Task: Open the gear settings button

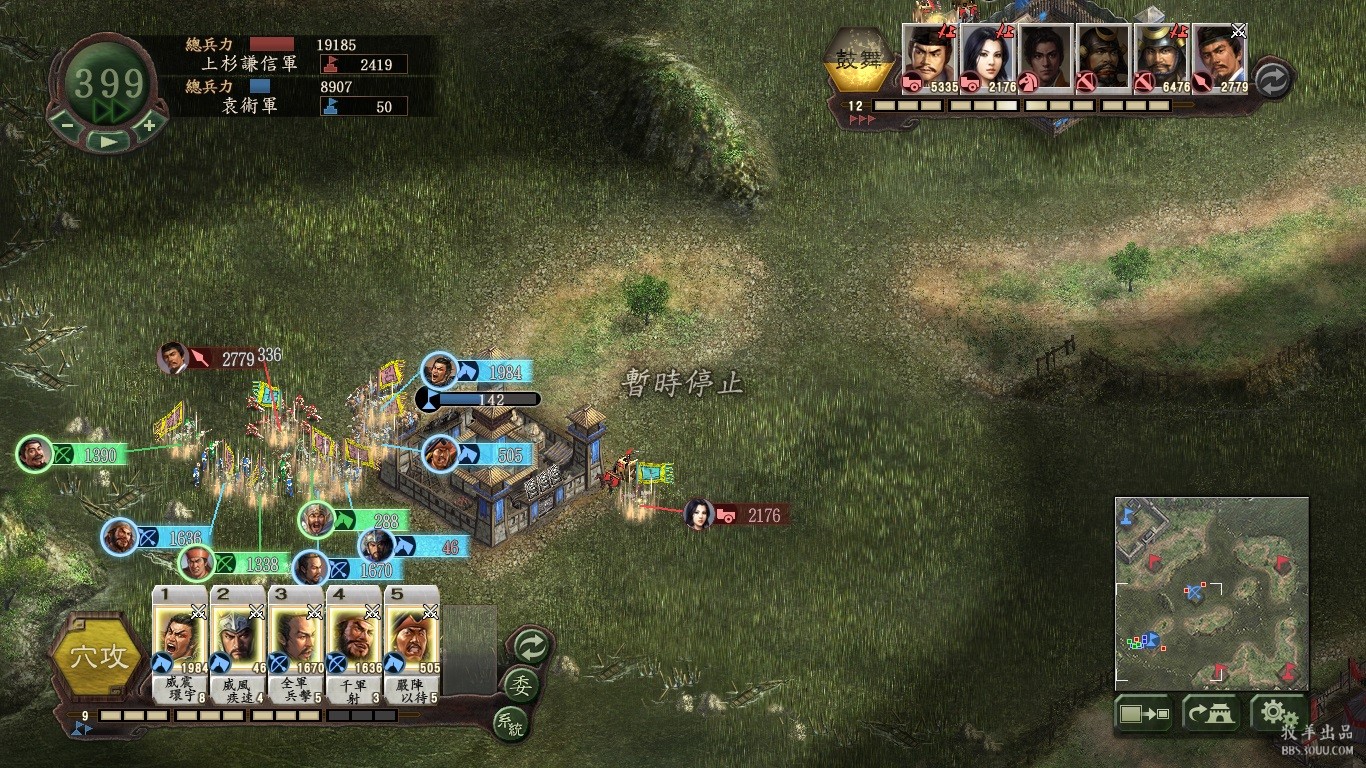Action: 1274,713
